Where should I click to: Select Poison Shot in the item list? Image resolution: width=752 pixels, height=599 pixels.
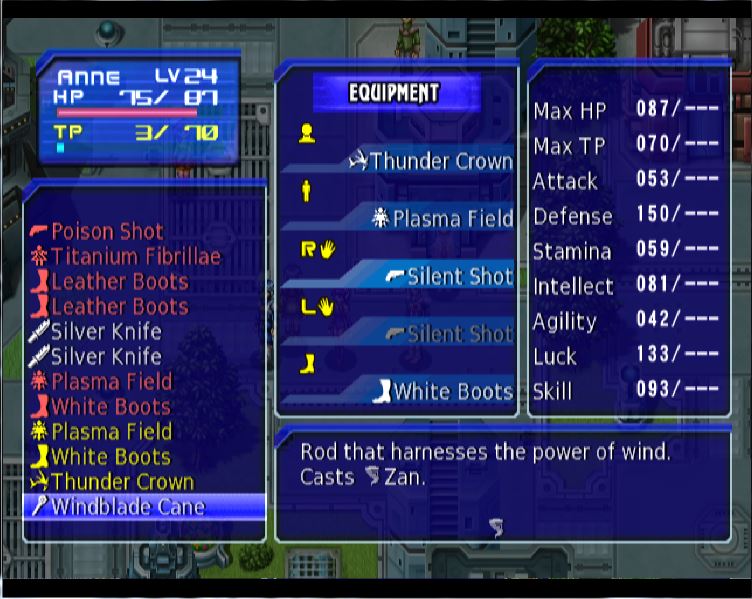coord(107,231)
